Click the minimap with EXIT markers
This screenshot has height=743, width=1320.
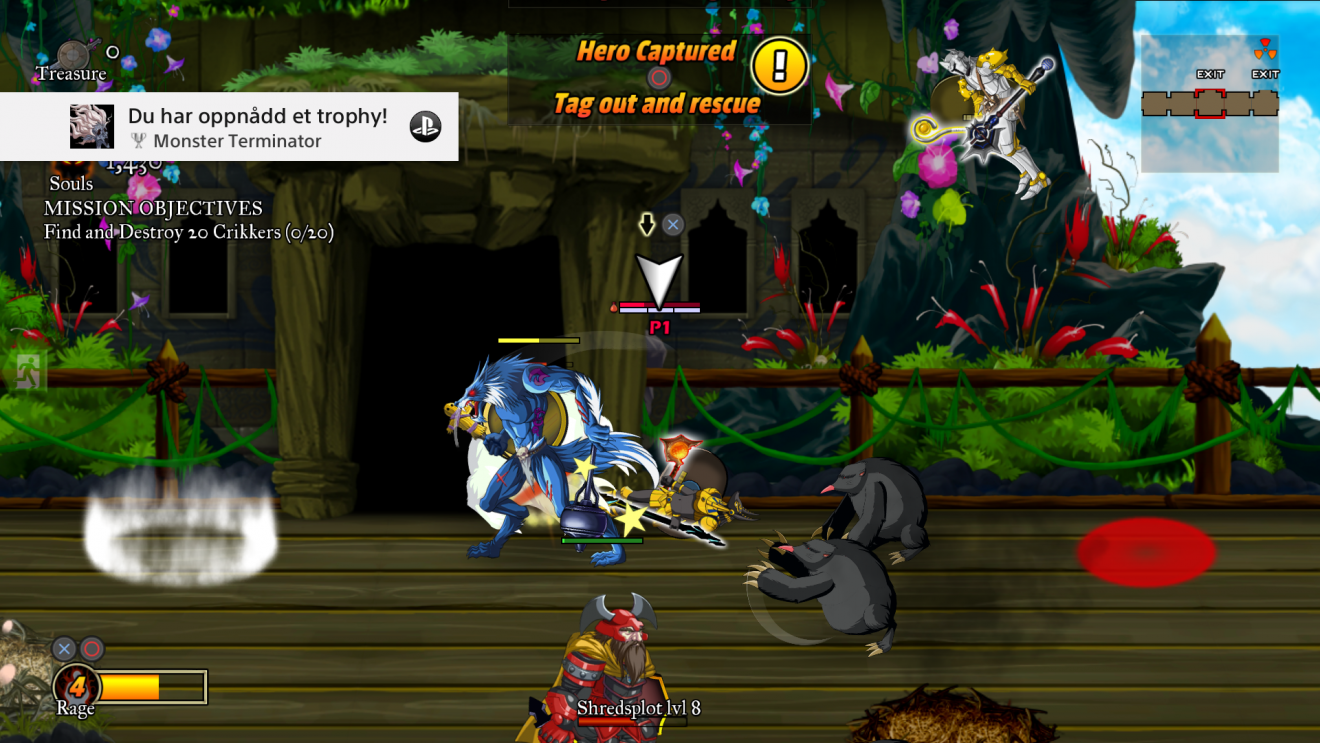coord(1210,103)
